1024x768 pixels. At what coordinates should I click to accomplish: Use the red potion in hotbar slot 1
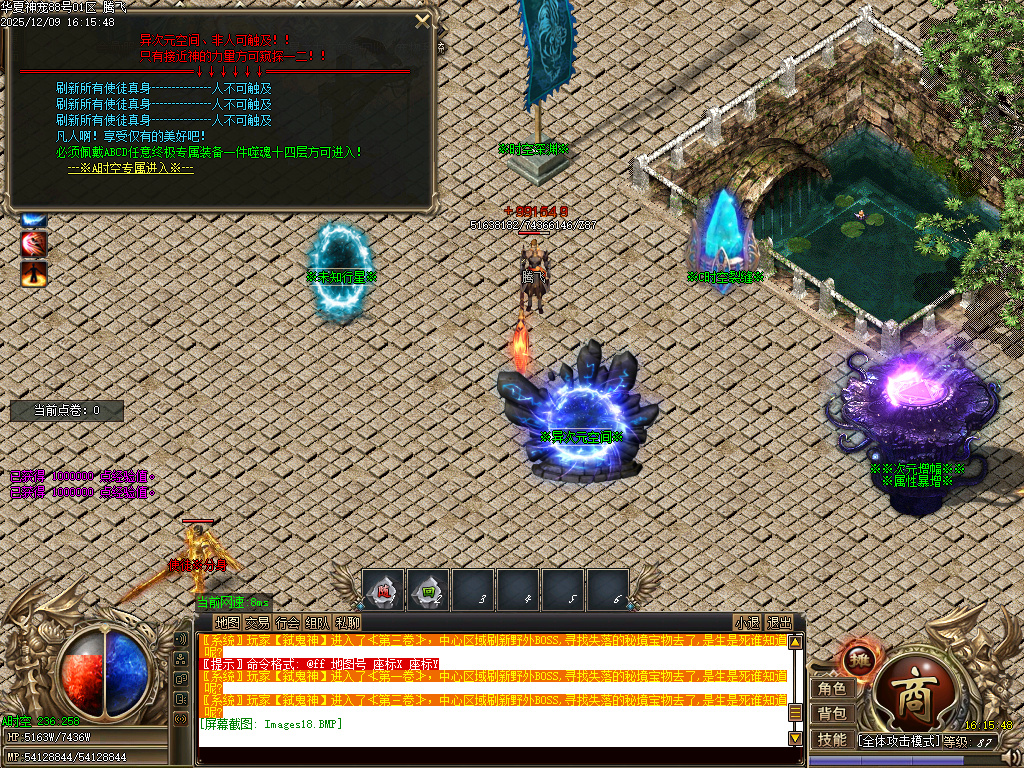click(x=383, y=589)
